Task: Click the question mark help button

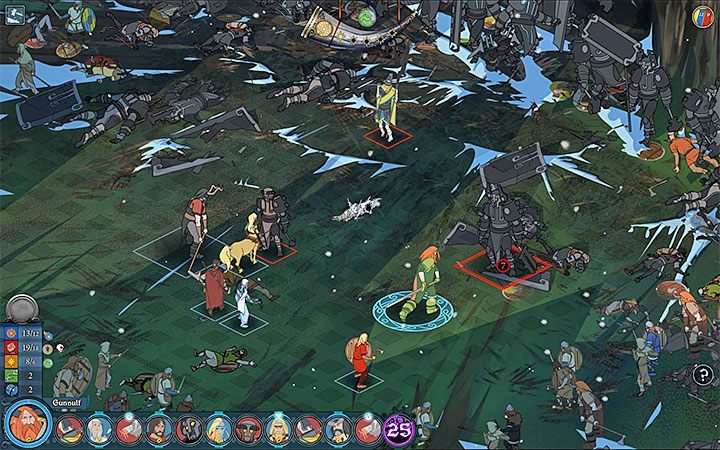Action: [x=703, y=374]
